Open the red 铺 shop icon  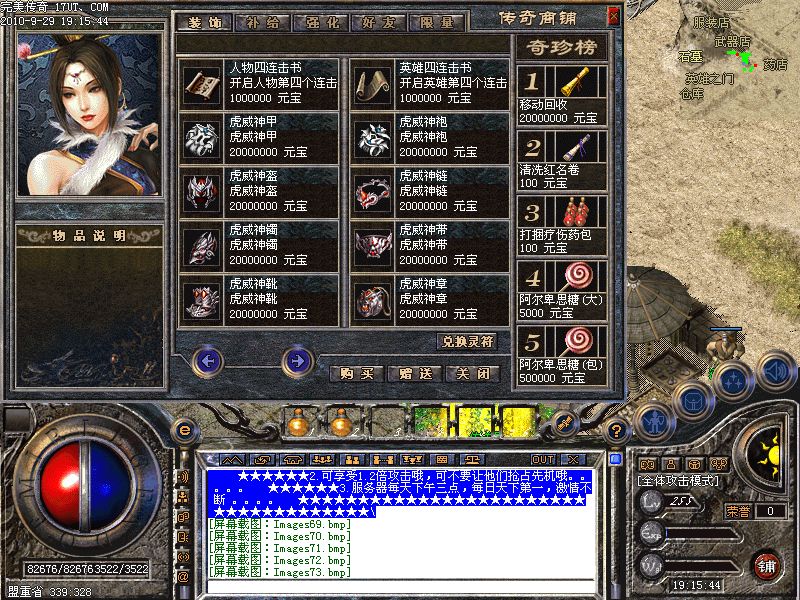coord(765,565)
